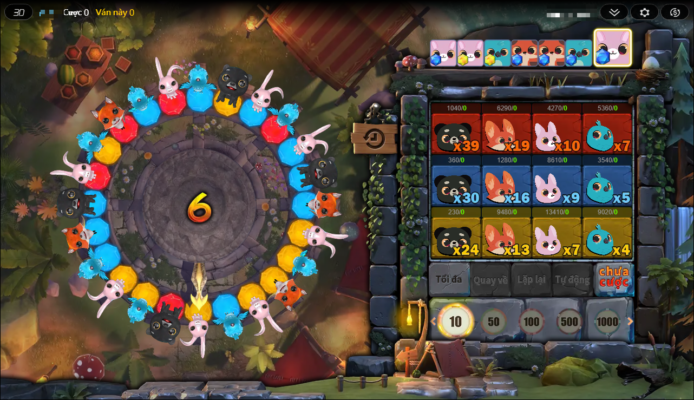
Task: Activate the Tự động auto button
Action: pos(571,280)
